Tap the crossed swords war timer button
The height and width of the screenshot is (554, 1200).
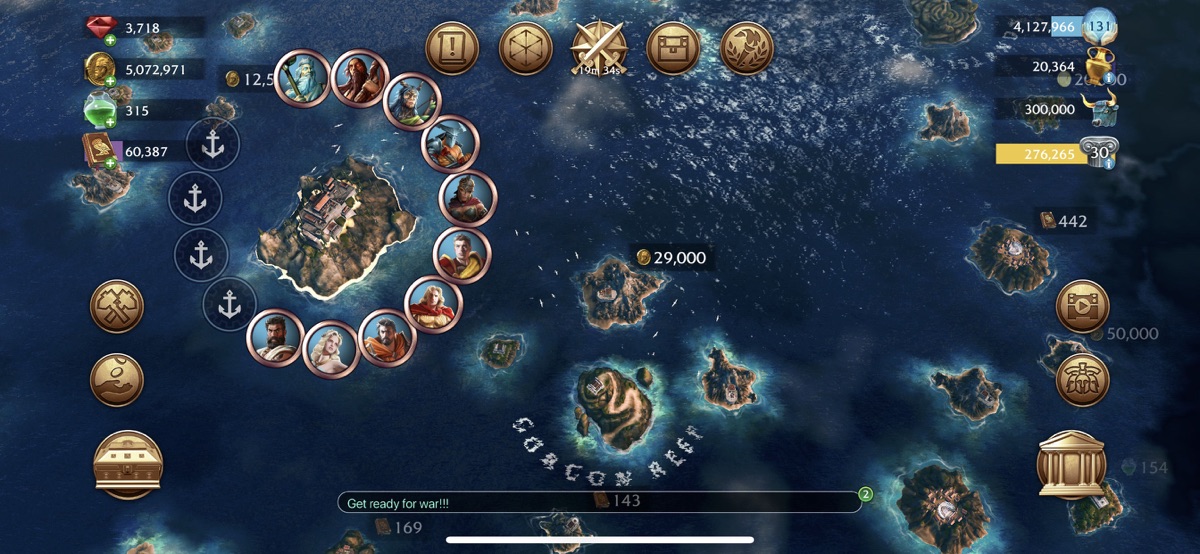coord(599,48)
